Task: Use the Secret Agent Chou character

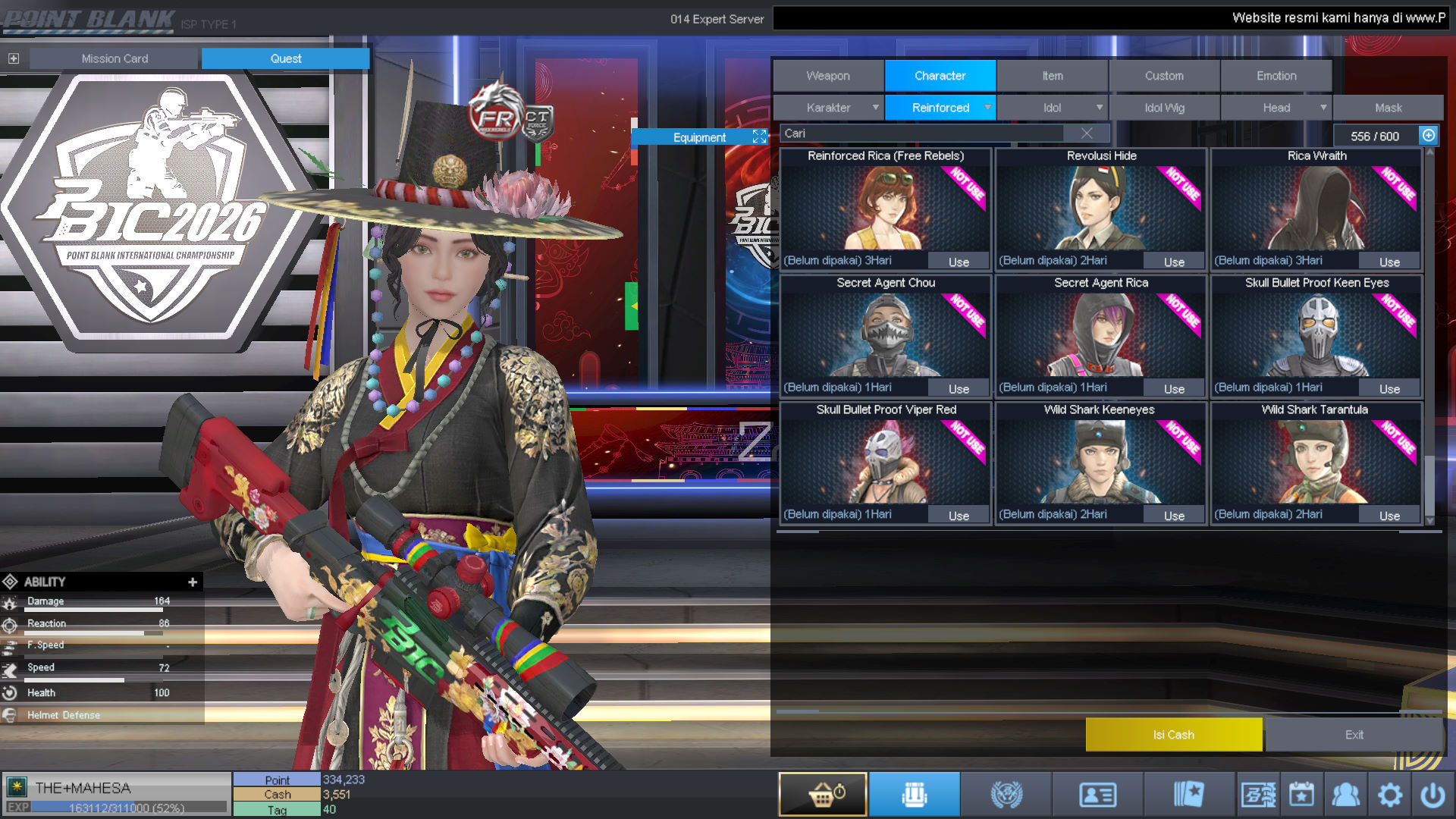Action: [959, 389]
